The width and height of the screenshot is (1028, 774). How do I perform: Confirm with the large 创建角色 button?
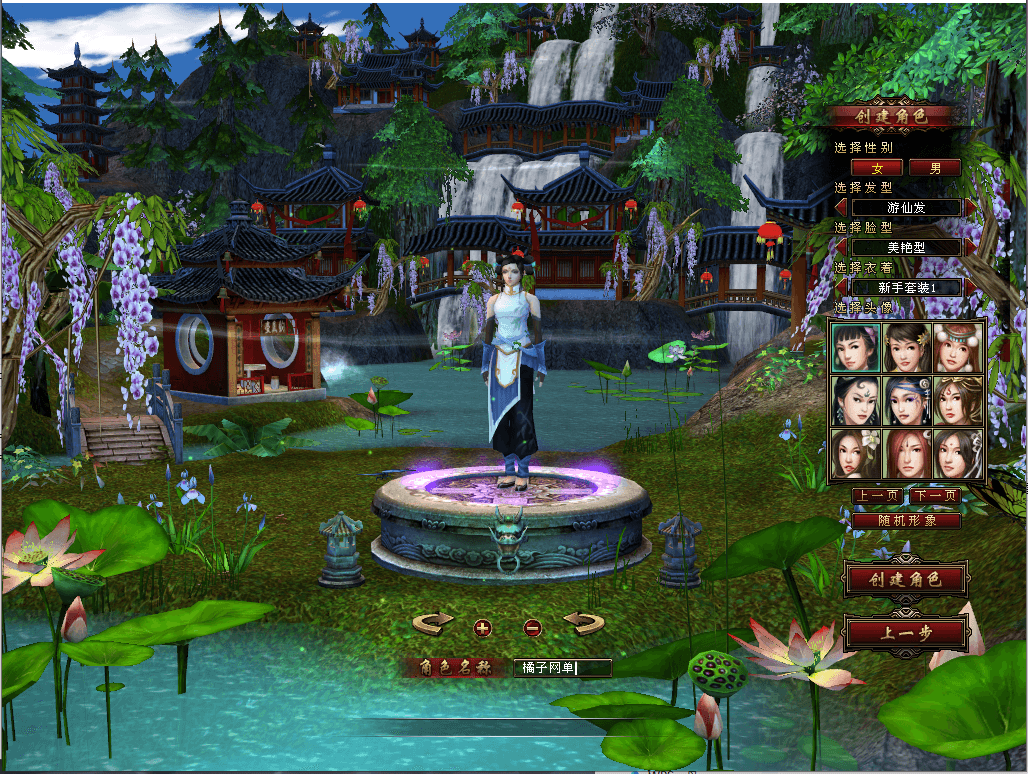tap(905, 580)
